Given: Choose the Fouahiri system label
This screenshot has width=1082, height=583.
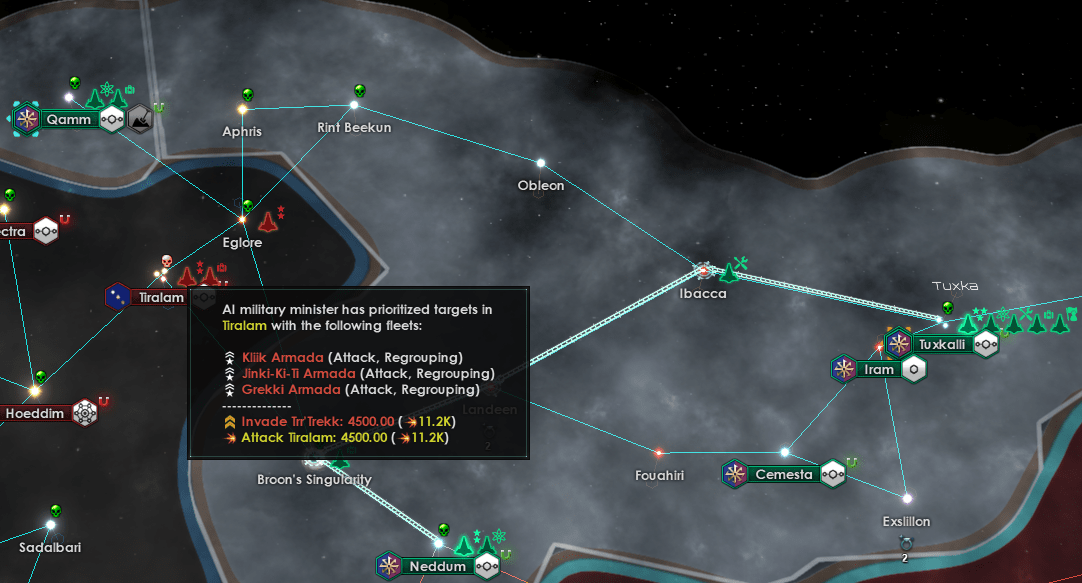Looking at the screenshot, I should coord(660,476).
